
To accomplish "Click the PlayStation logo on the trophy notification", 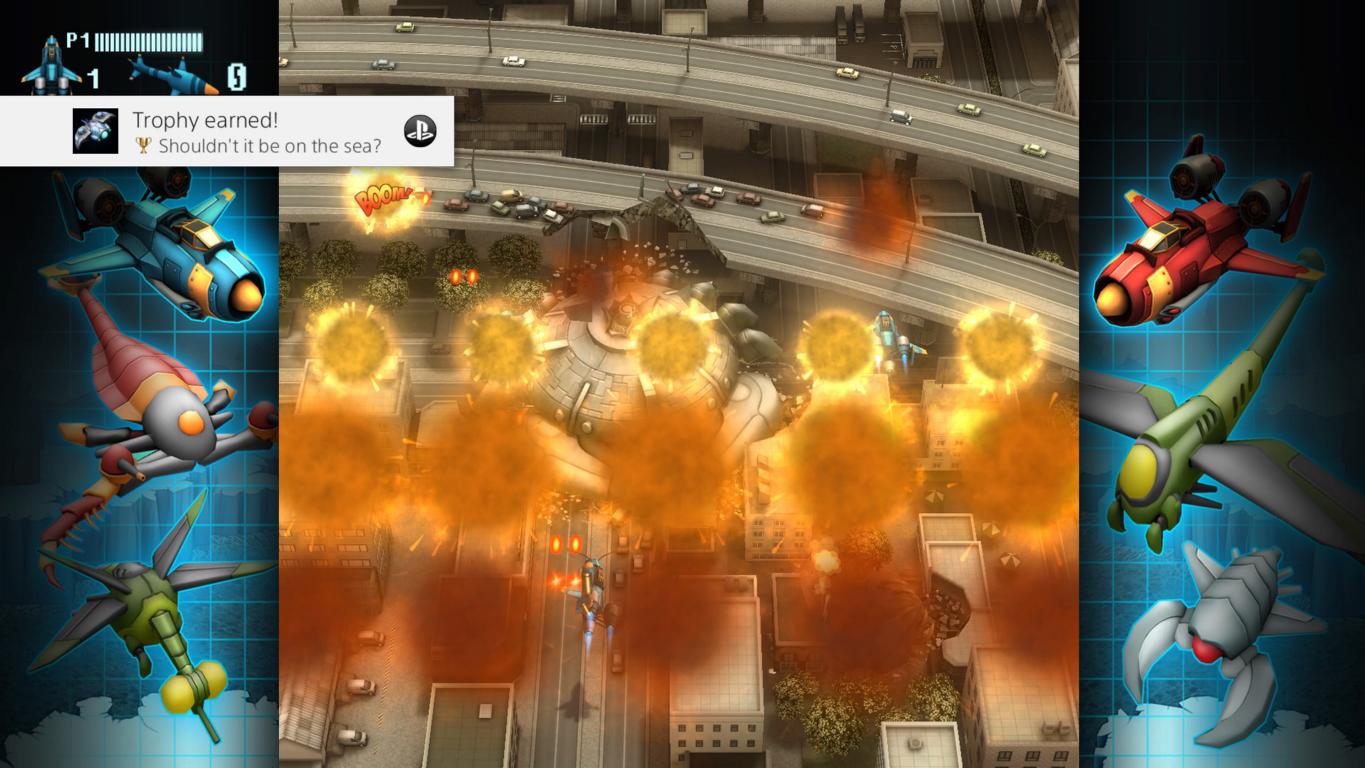I will pyautogui.click(x=419, y=131).
